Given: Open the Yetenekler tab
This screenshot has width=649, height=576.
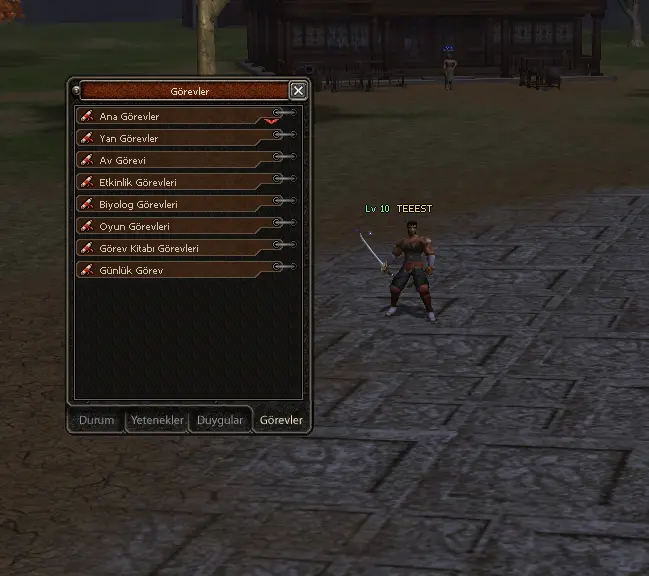Looking at the screenshot, I should click(158, 421).
